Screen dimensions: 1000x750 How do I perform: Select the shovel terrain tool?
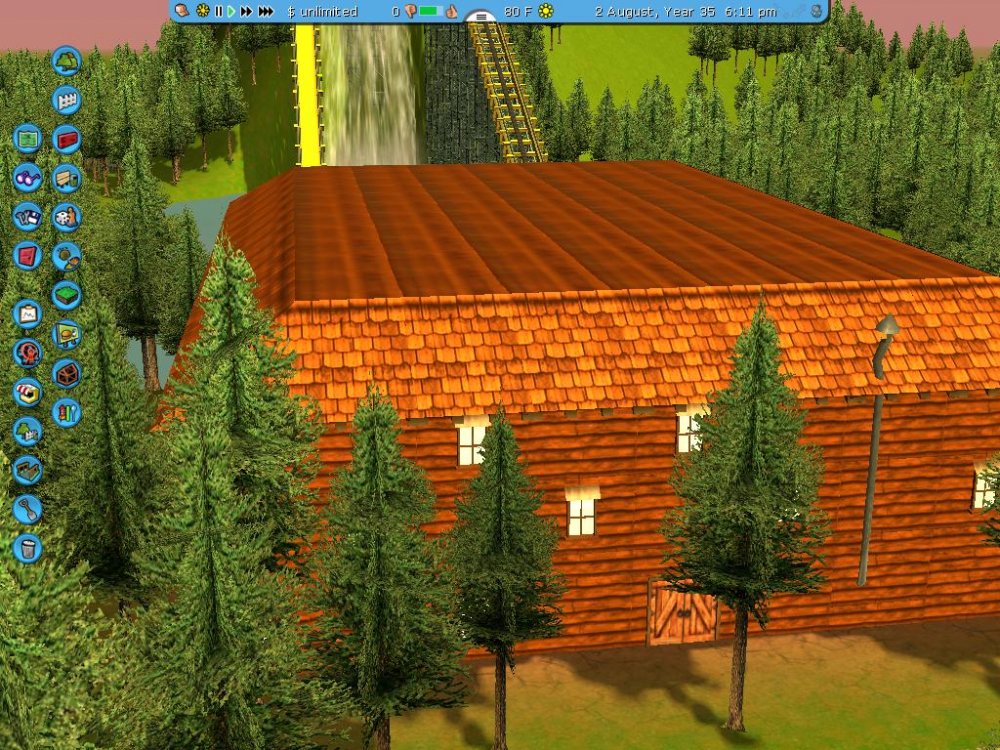(27, 509)
